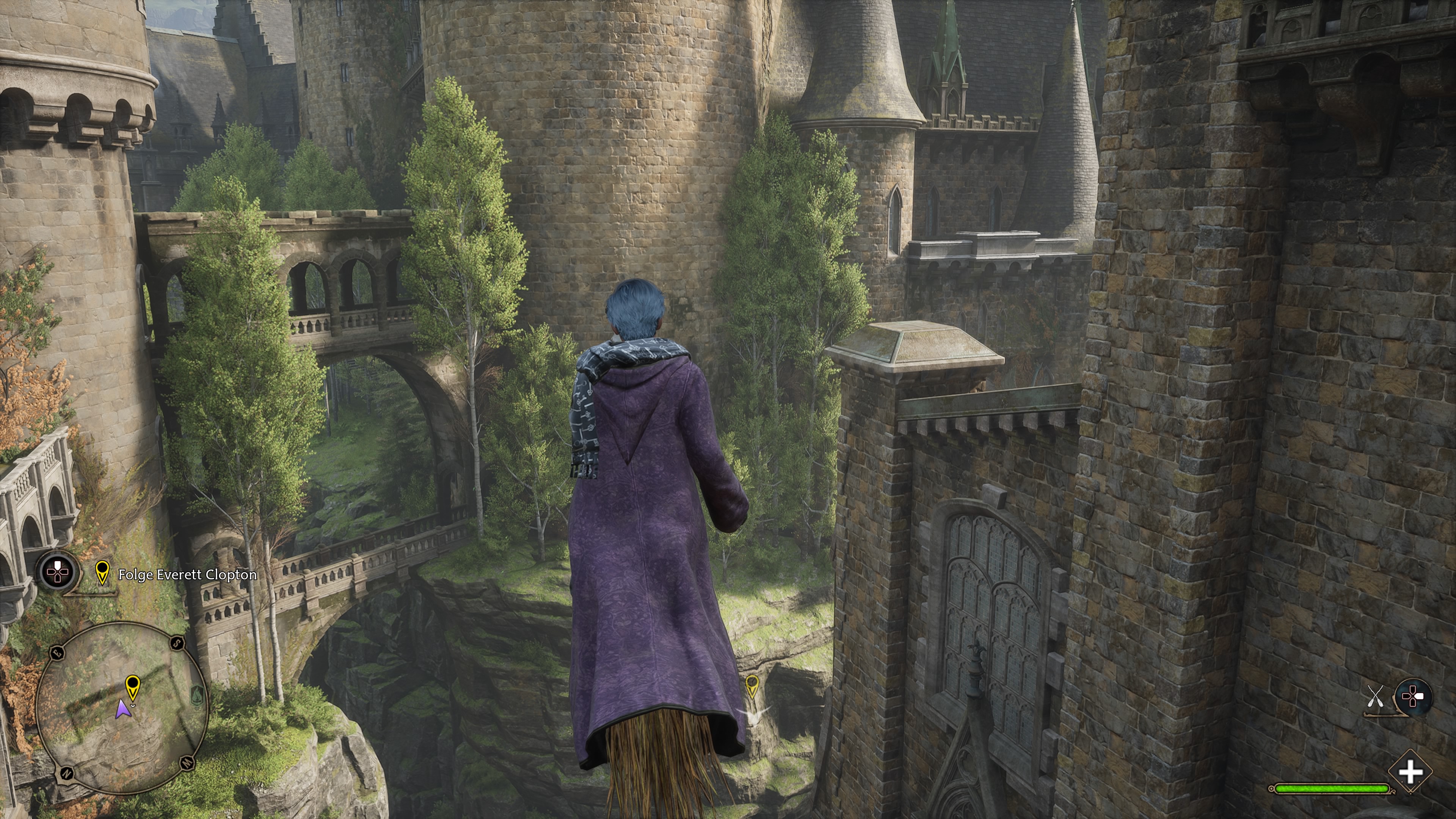Viewport: 1456px width, 819px height.
Task: Click the crossed broomsticks icon
Action: pyautogui.click(x=1375, y=697)
